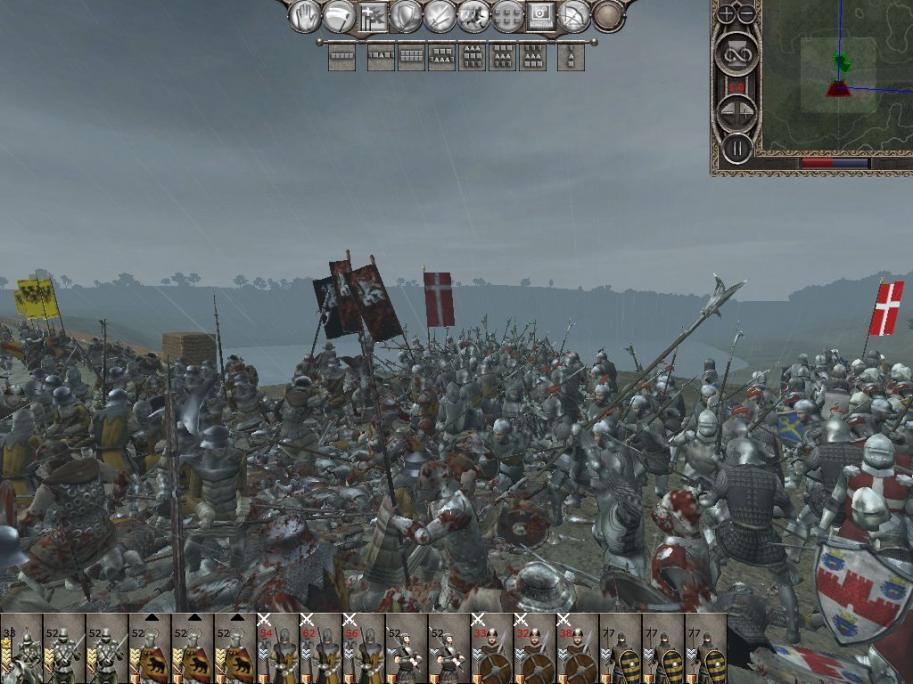This screenshot has width=913, height=684.
Task: Click the curved flag withdraw button
Action: coord(339,16)
